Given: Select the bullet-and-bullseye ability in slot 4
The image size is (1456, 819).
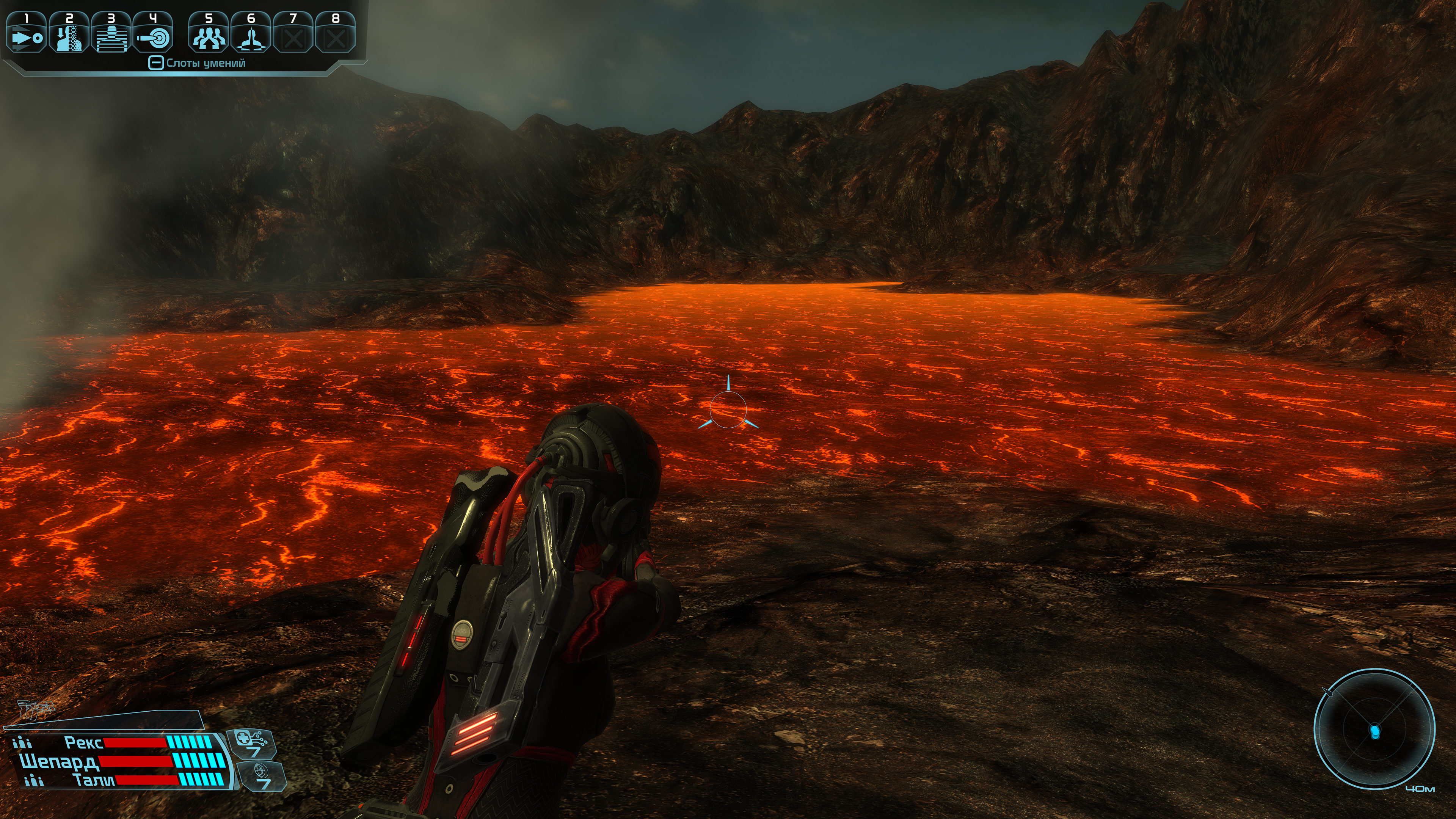Looking at the screenshot, I should 152,33.
